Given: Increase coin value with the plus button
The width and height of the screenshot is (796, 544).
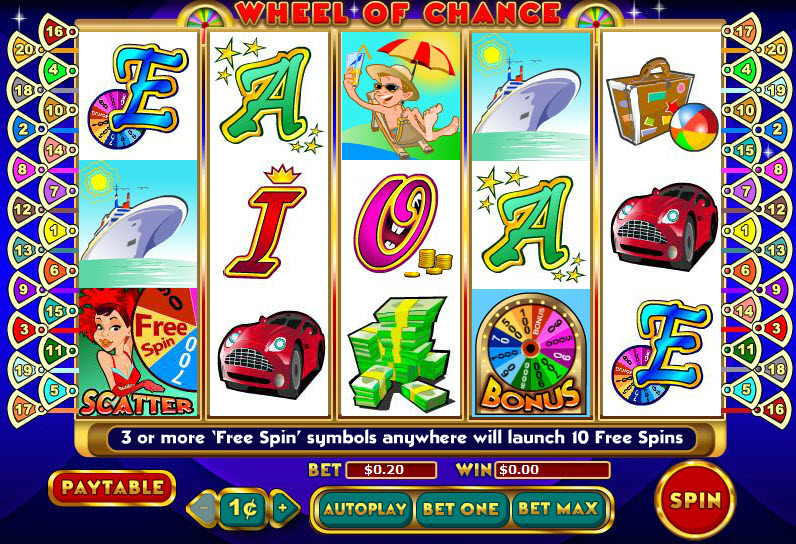Looking at the screenshot, I should pyautogui.click(x=283, y=507).
